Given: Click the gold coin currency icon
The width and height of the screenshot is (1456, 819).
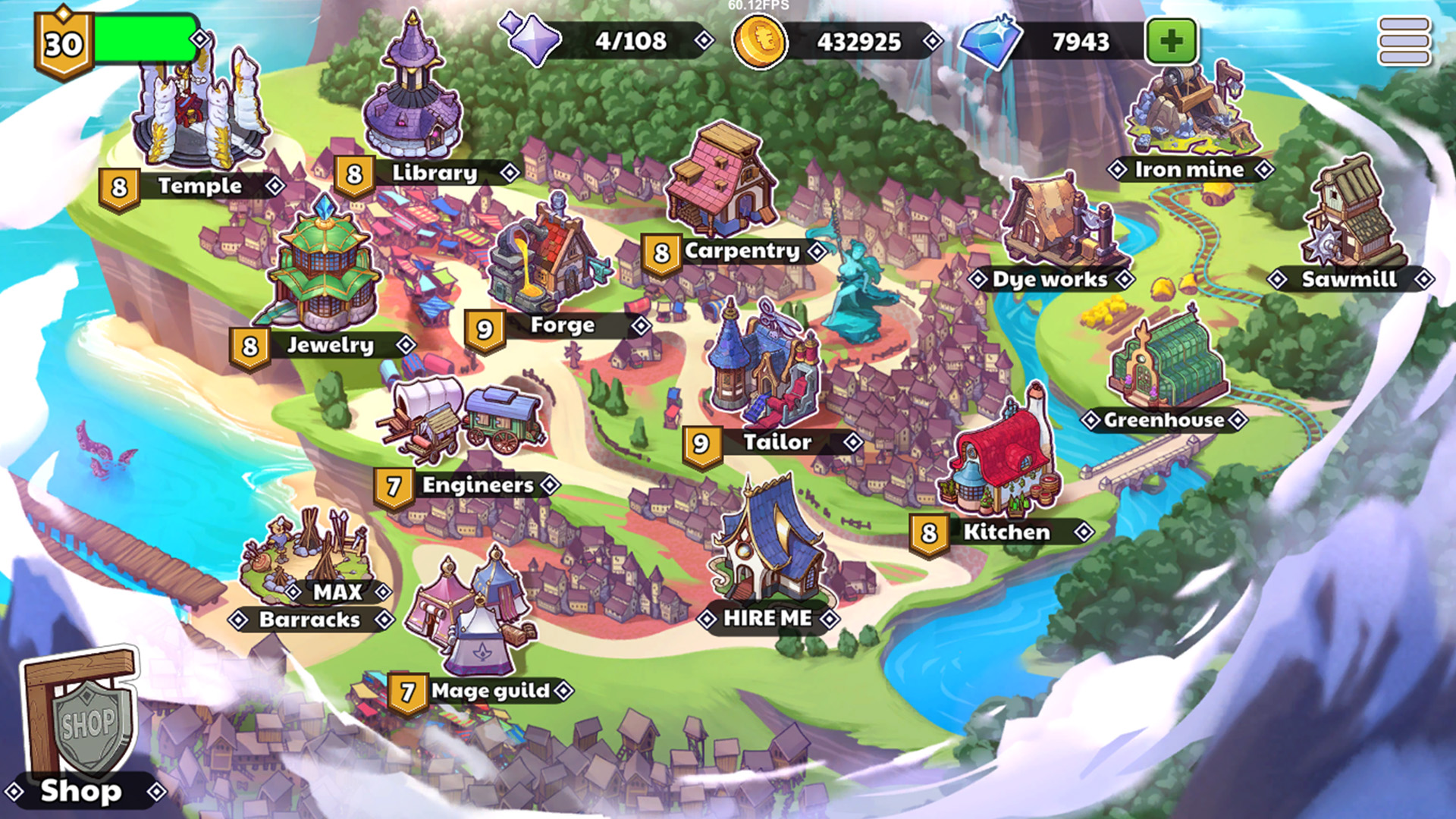Looking at the screenshot, I should click(759, 41).
